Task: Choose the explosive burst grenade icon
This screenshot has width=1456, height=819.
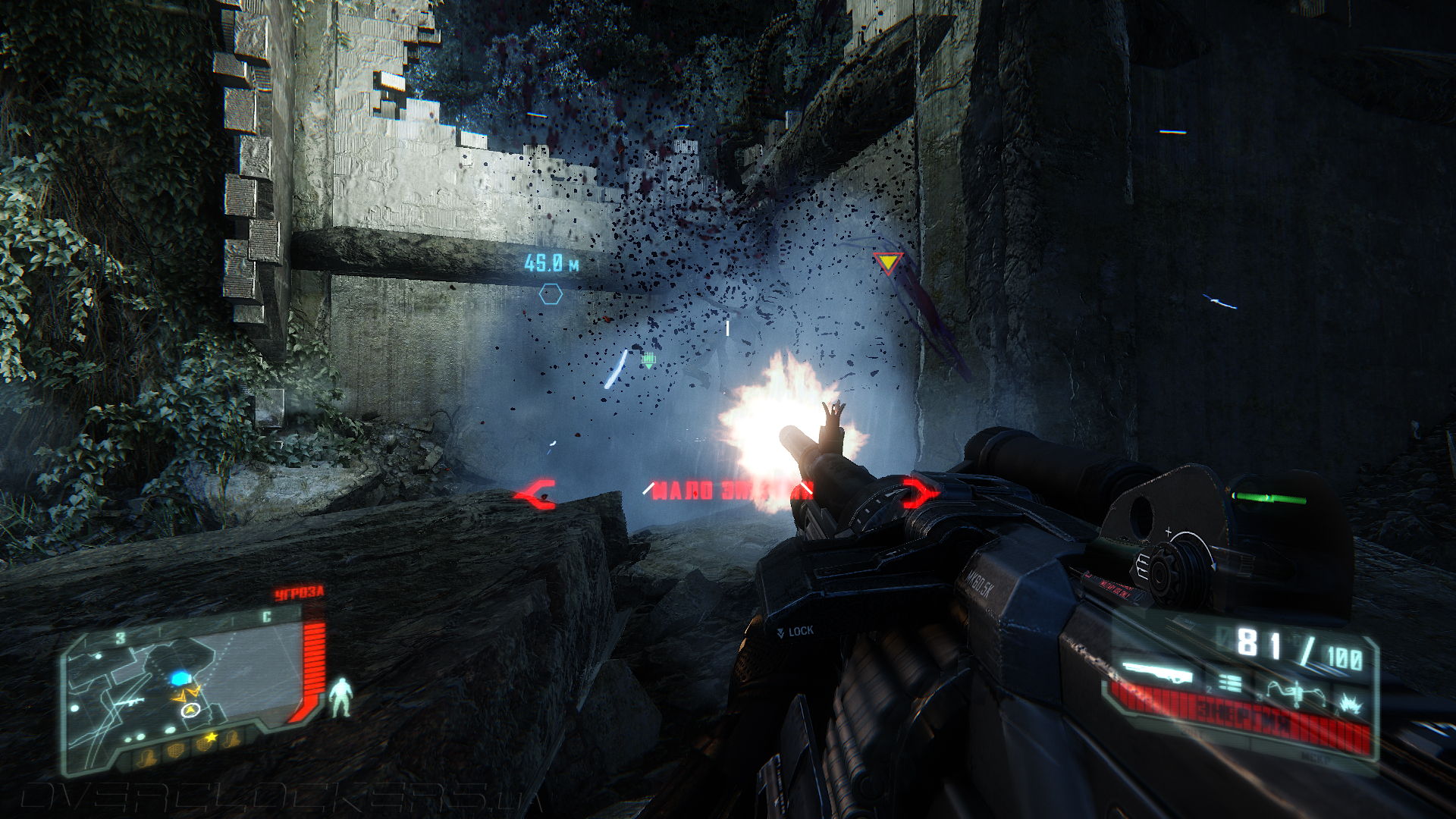Action: point(1351,704)
